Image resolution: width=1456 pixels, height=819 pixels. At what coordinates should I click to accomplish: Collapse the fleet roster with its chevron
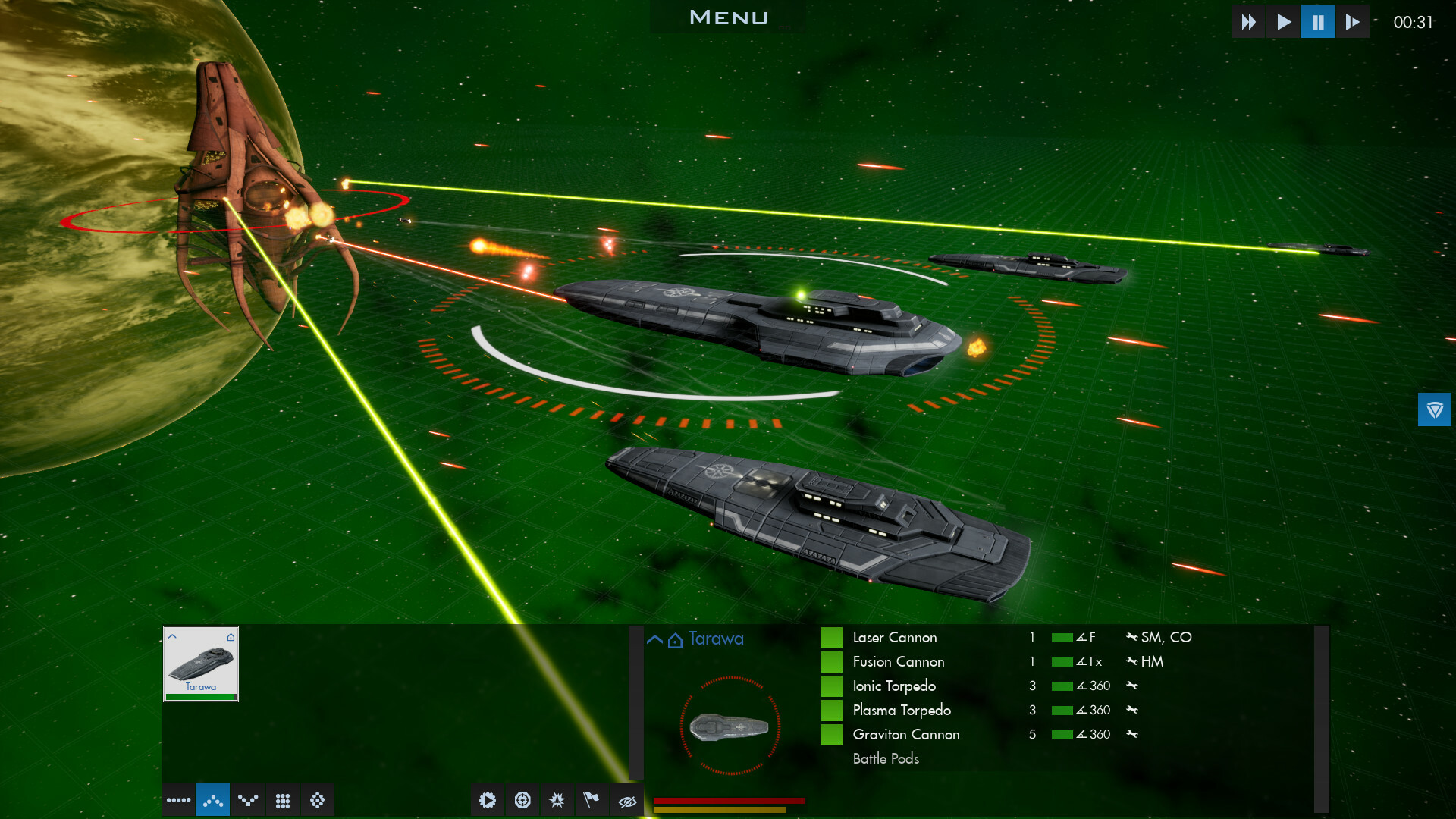click(x=173, y=636)
